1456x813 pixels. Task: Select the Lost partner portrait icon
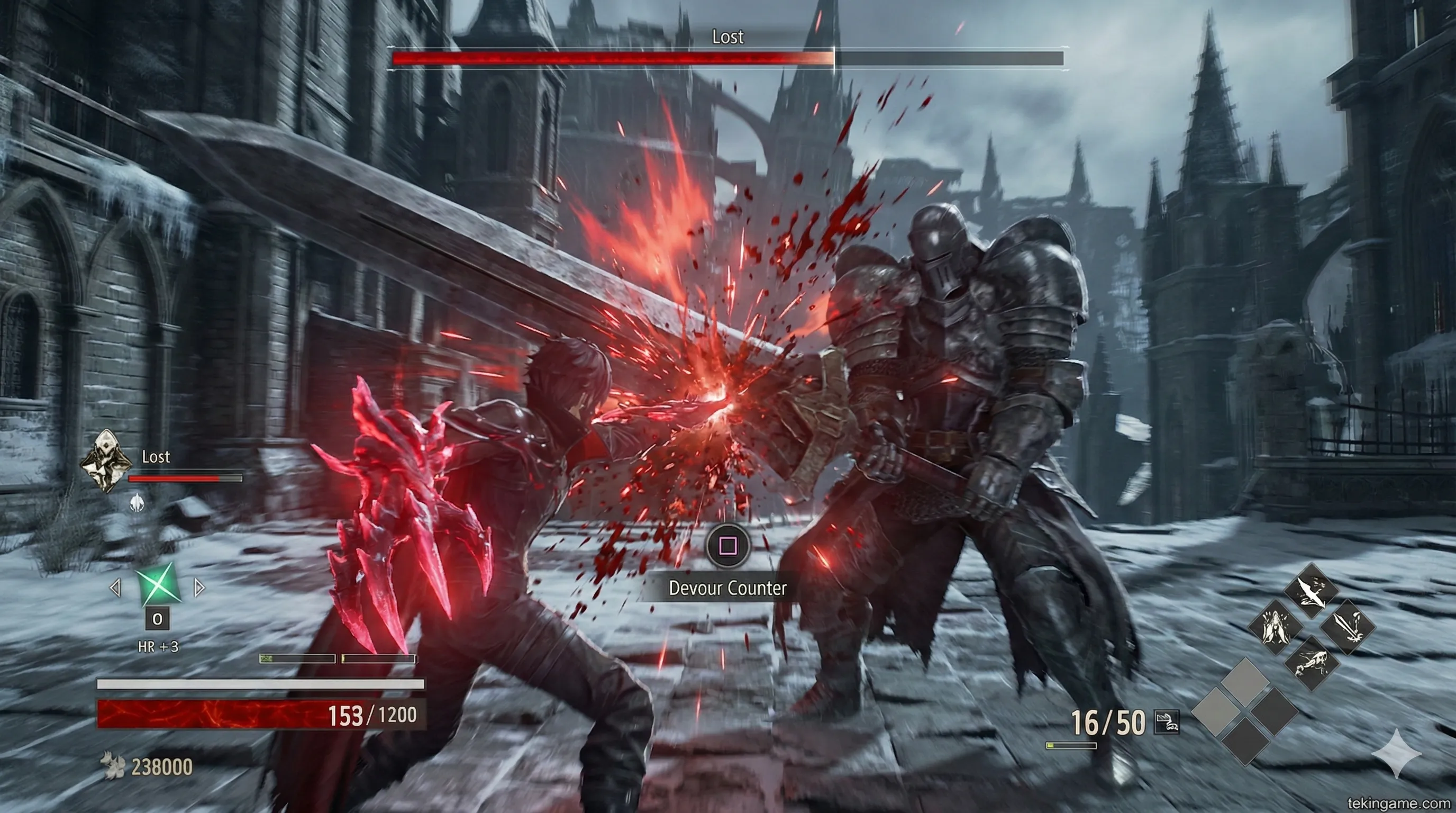pyautogui.click(x=106, y=461)
